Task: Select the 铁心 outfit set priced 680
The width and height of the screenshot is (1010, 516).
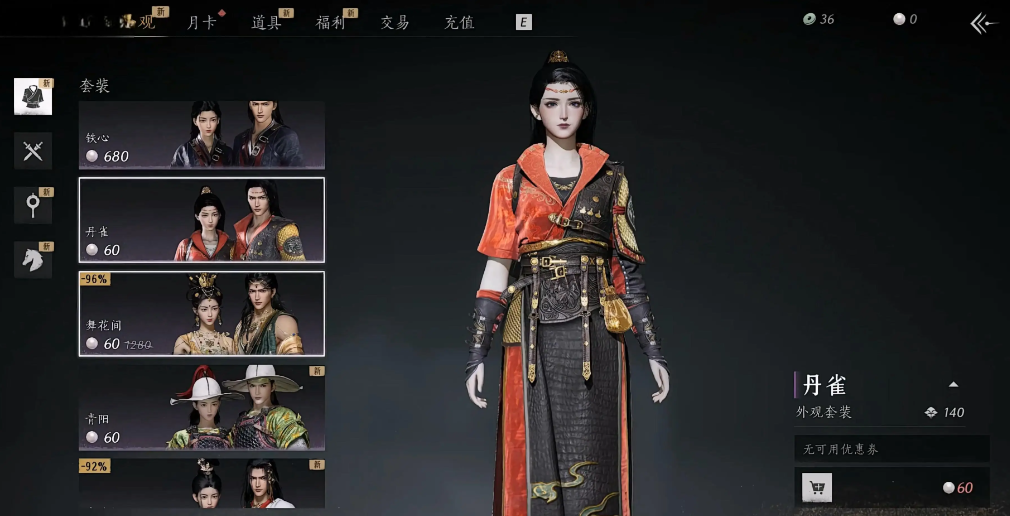Action: (202, 134)
